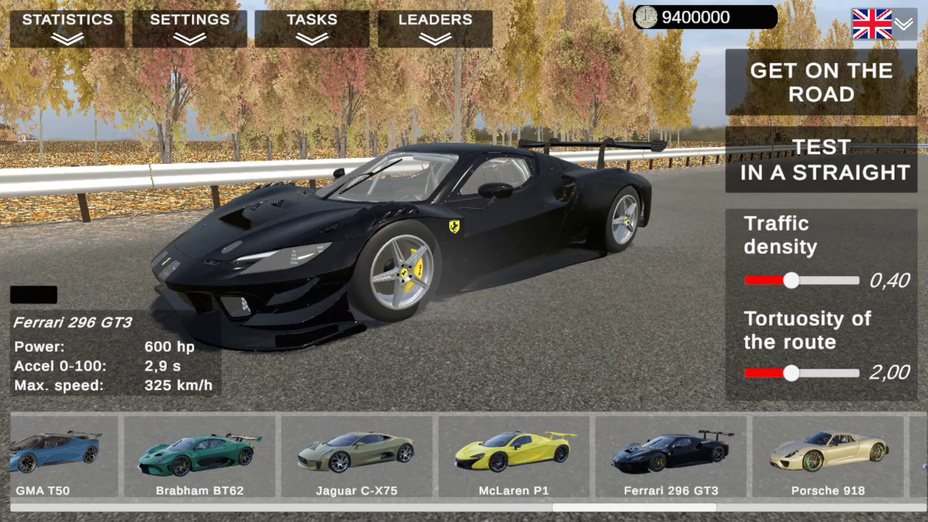Open the Statistics dropdown menu
The image size is (928, 522).
pyautogui.click(x=68, y=28)
